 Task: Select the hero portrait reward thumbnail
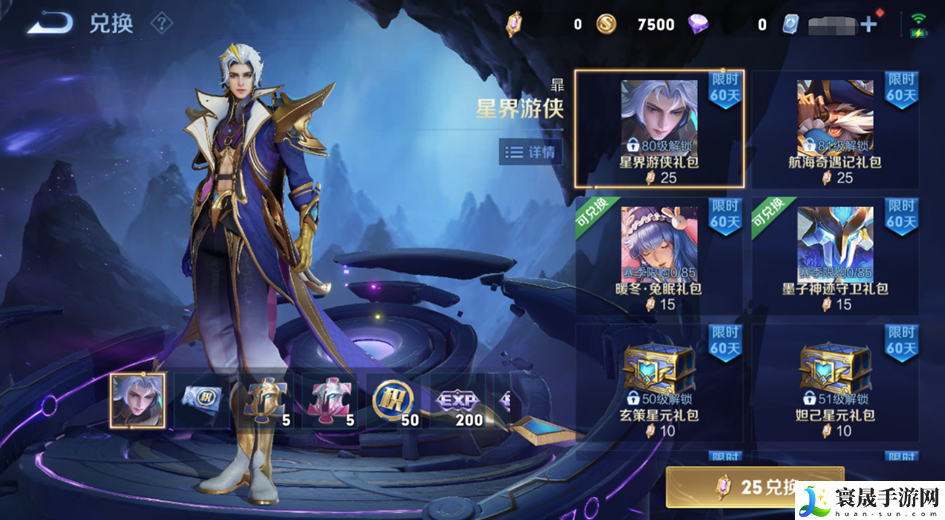137,401
